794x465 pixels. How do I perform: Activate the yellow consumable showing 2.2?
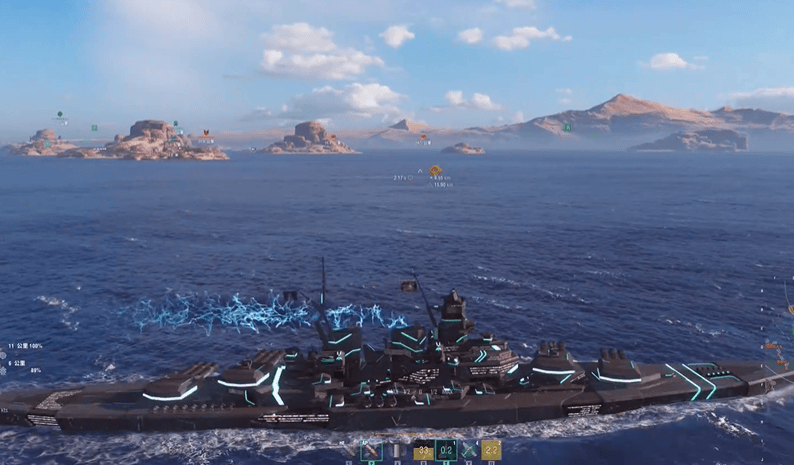490,451
